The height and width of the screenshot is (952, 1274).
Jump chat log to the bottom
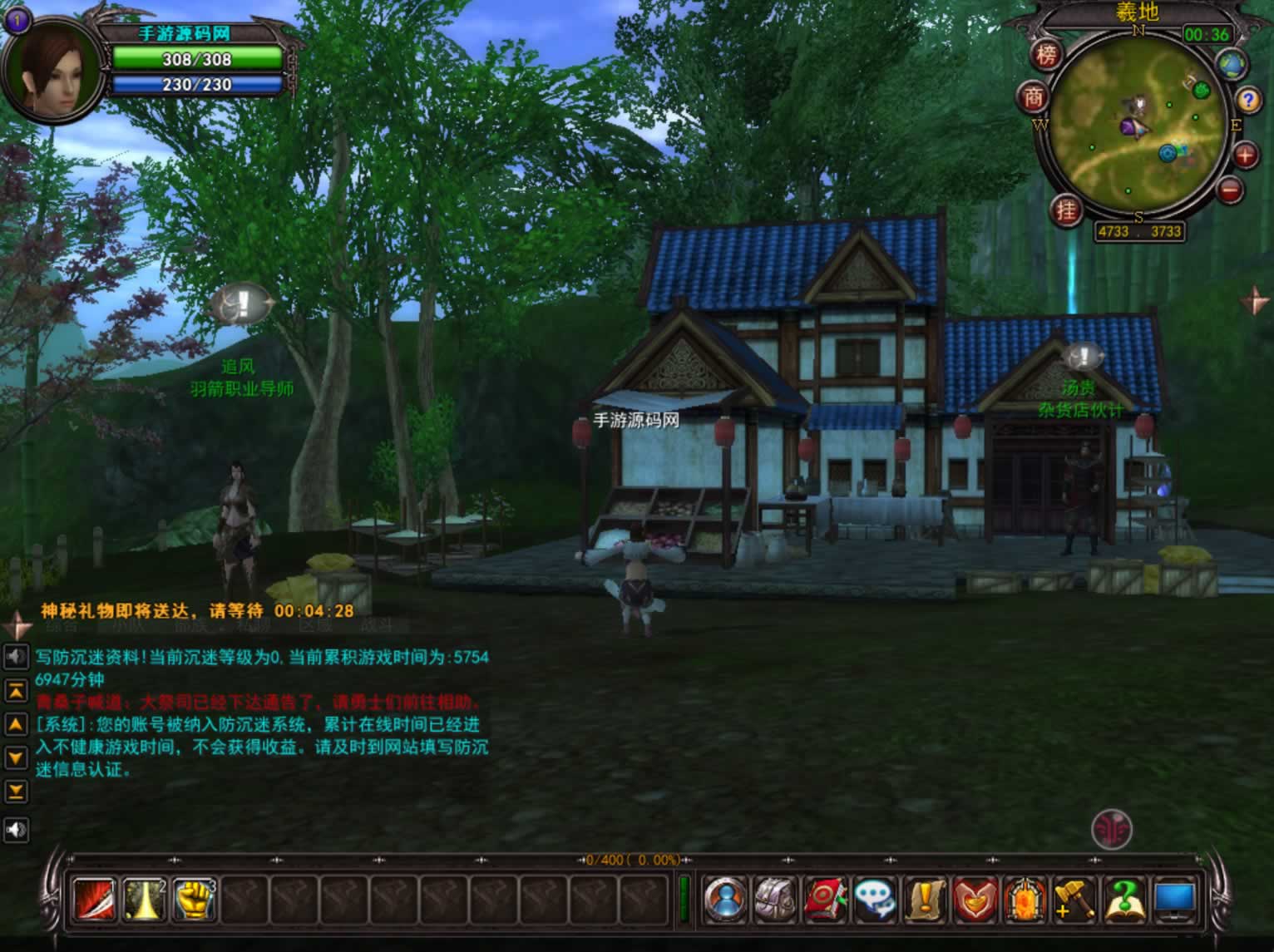[x=16, y=791]
